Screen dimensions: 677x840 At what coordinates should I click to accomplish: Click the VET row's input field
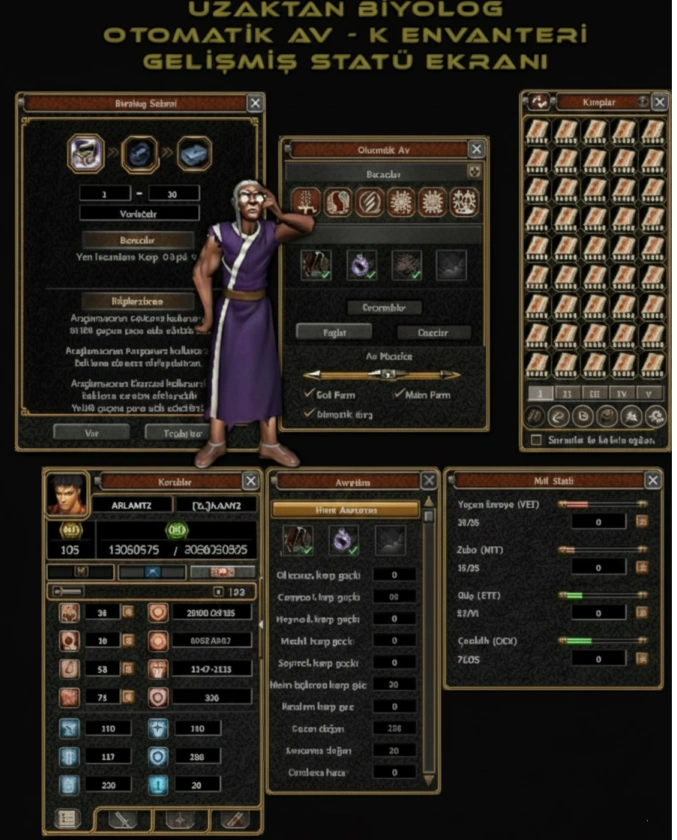pos(597,522)
